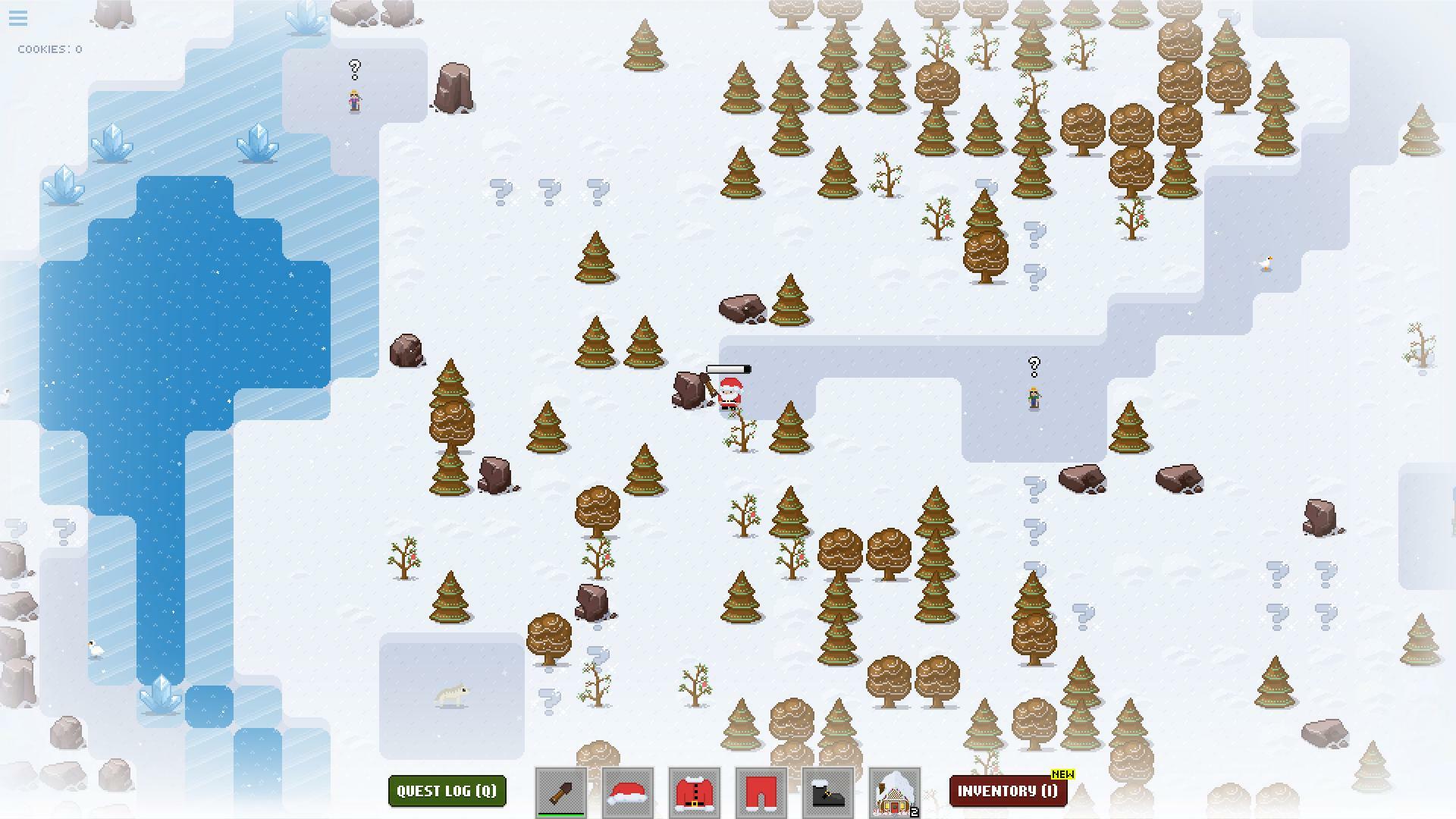Select the Santa coat hotbar item
Image resolution: width=1456 pixels, height=819 pixels.
[694, 791]
